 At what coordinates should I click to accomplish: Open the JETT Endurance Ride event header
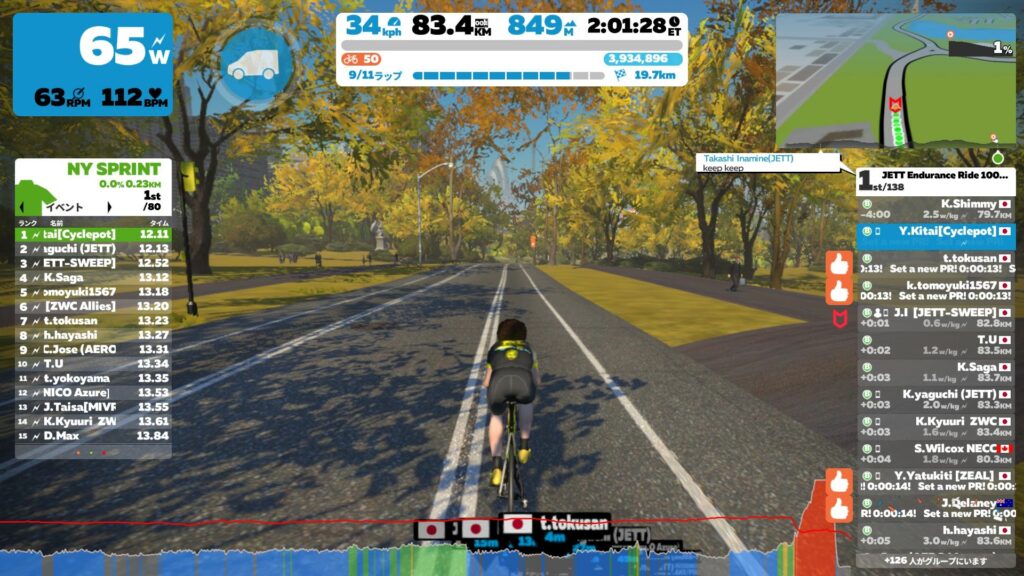[935, 180]
